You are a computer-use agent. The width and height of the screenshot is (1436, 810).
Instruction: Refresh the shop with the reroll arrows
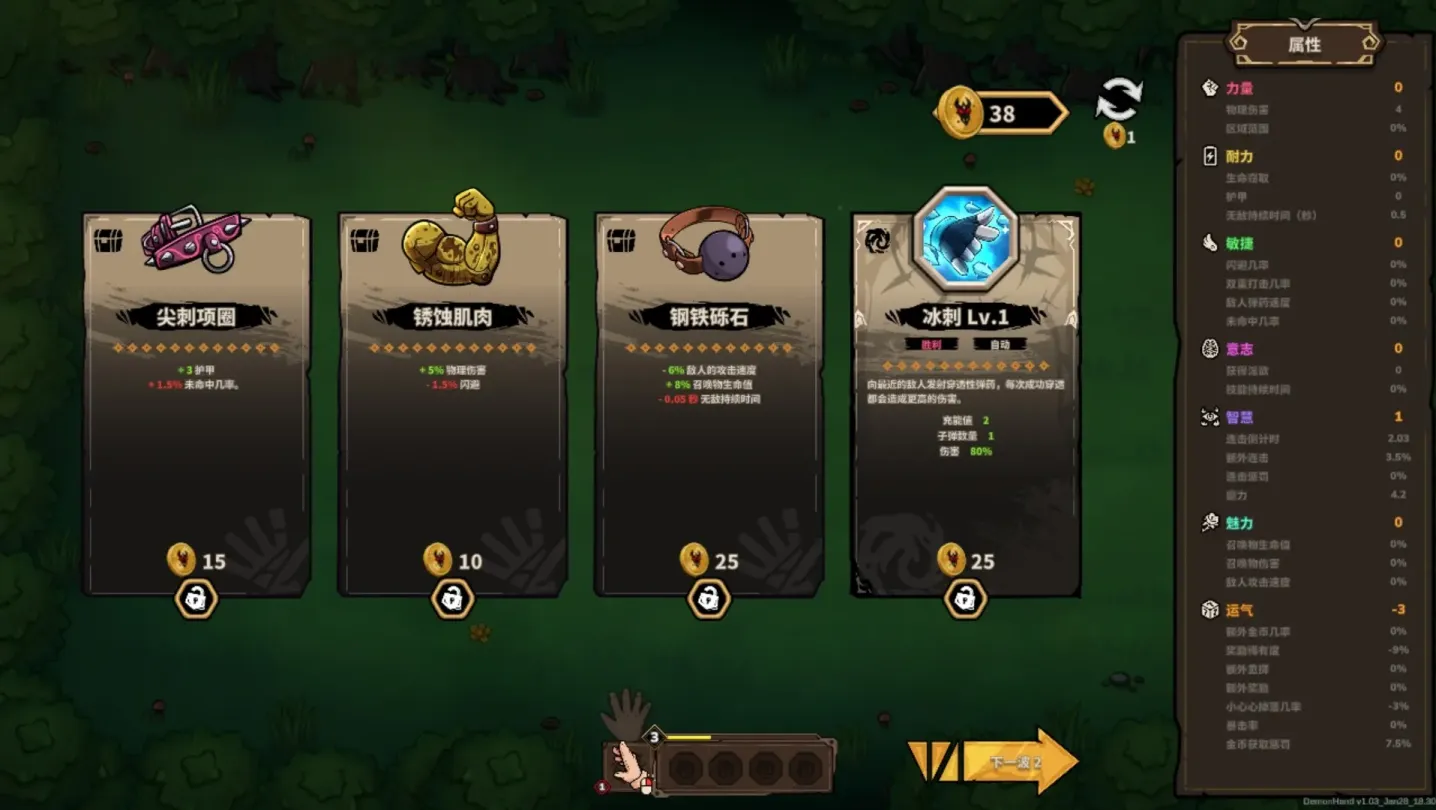coord(1119,101)
